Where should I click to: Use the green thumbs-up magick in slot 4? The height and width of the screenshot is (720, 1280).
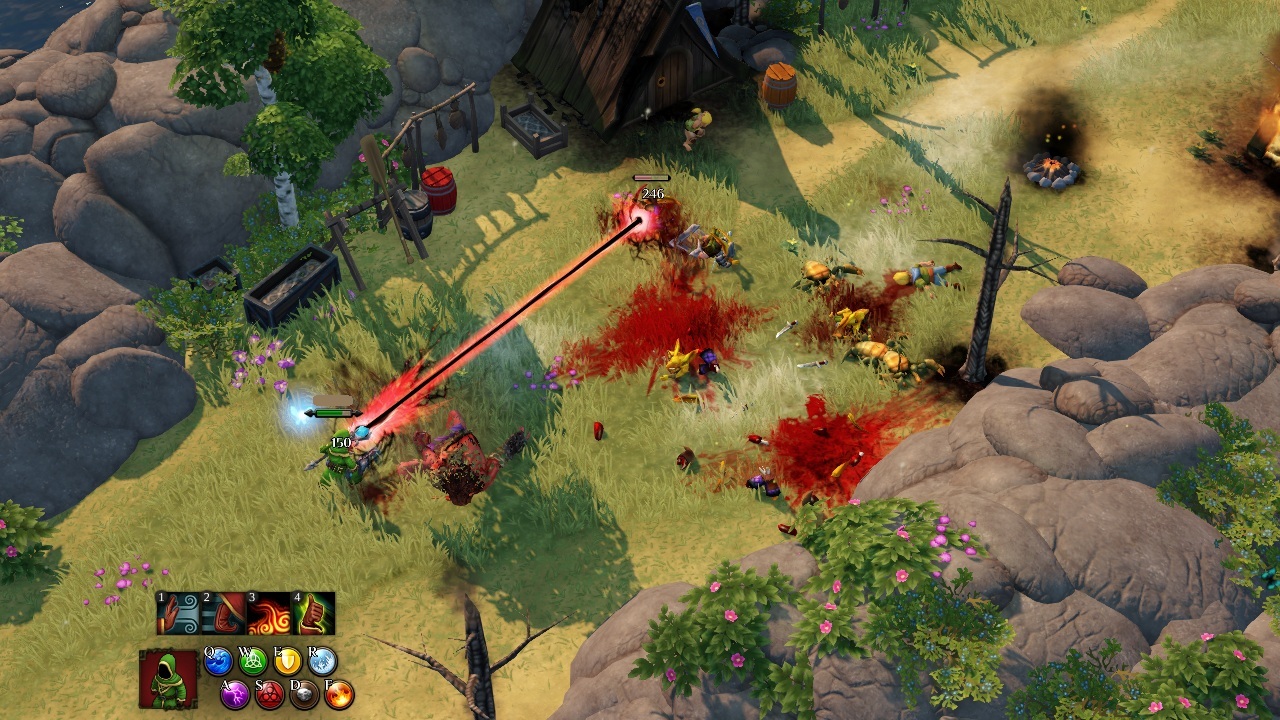coord(313,613)
